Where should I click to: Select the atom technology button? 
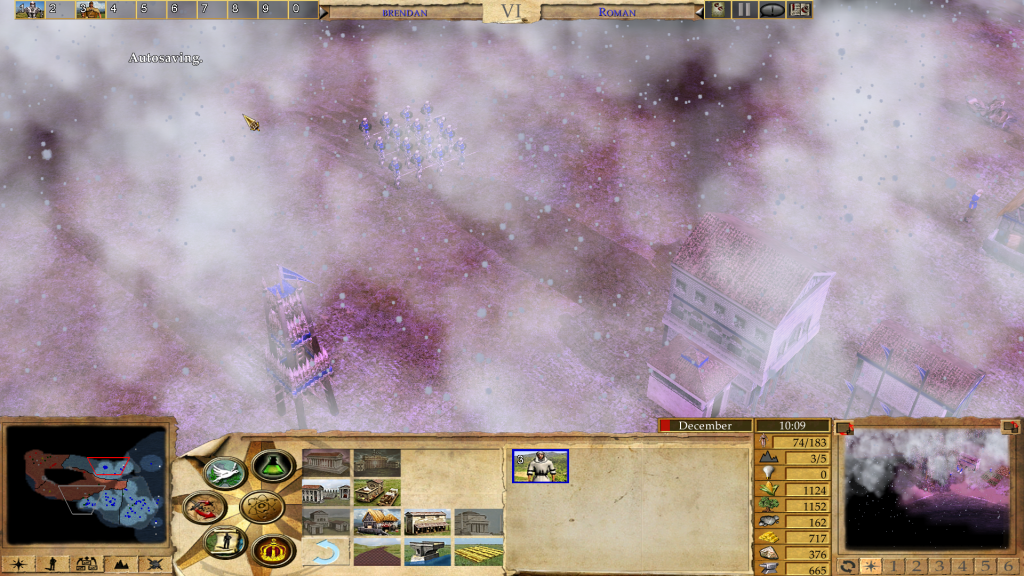point(263,508)
